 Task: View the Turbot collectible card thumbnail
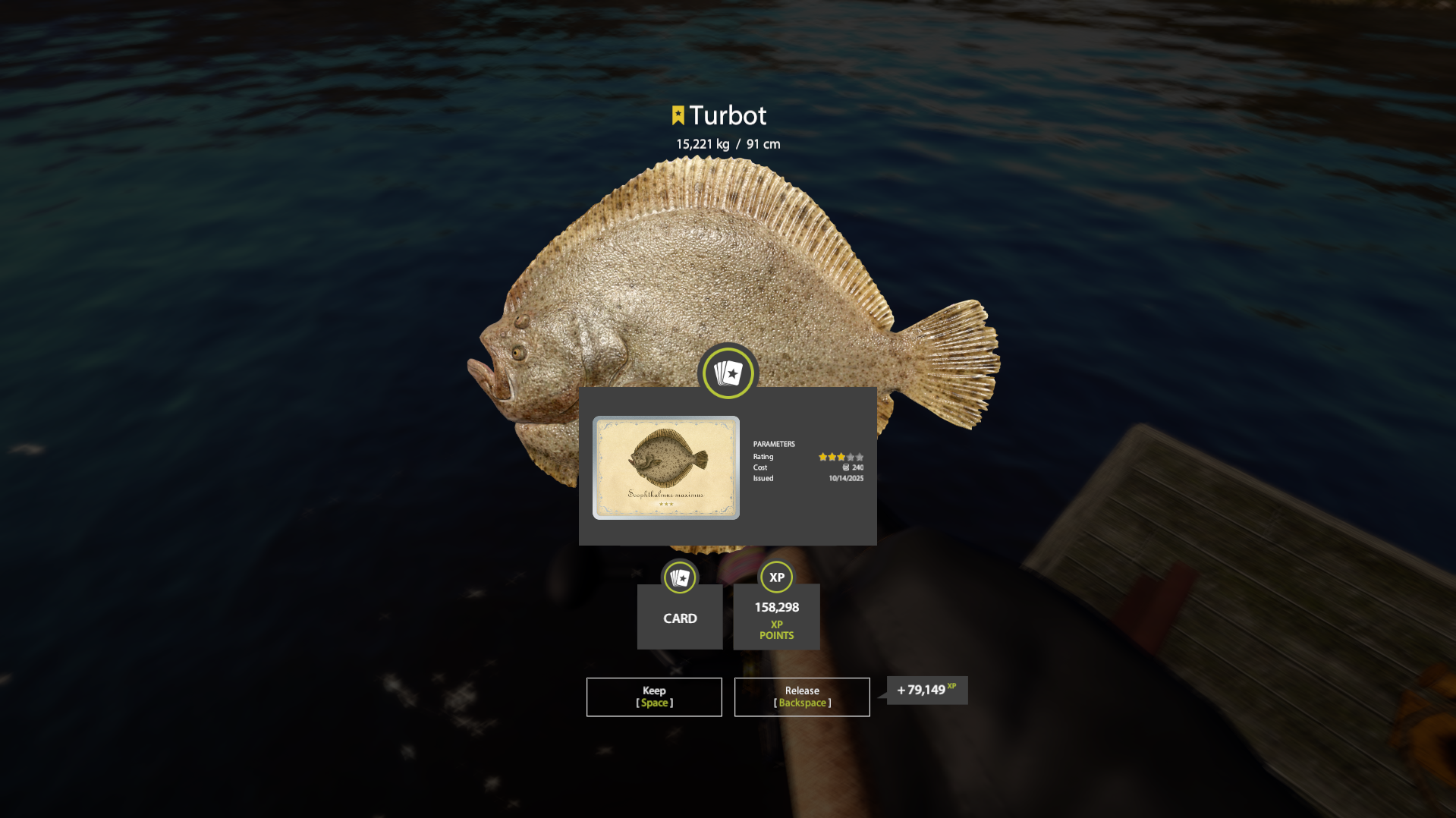[666, 467]
